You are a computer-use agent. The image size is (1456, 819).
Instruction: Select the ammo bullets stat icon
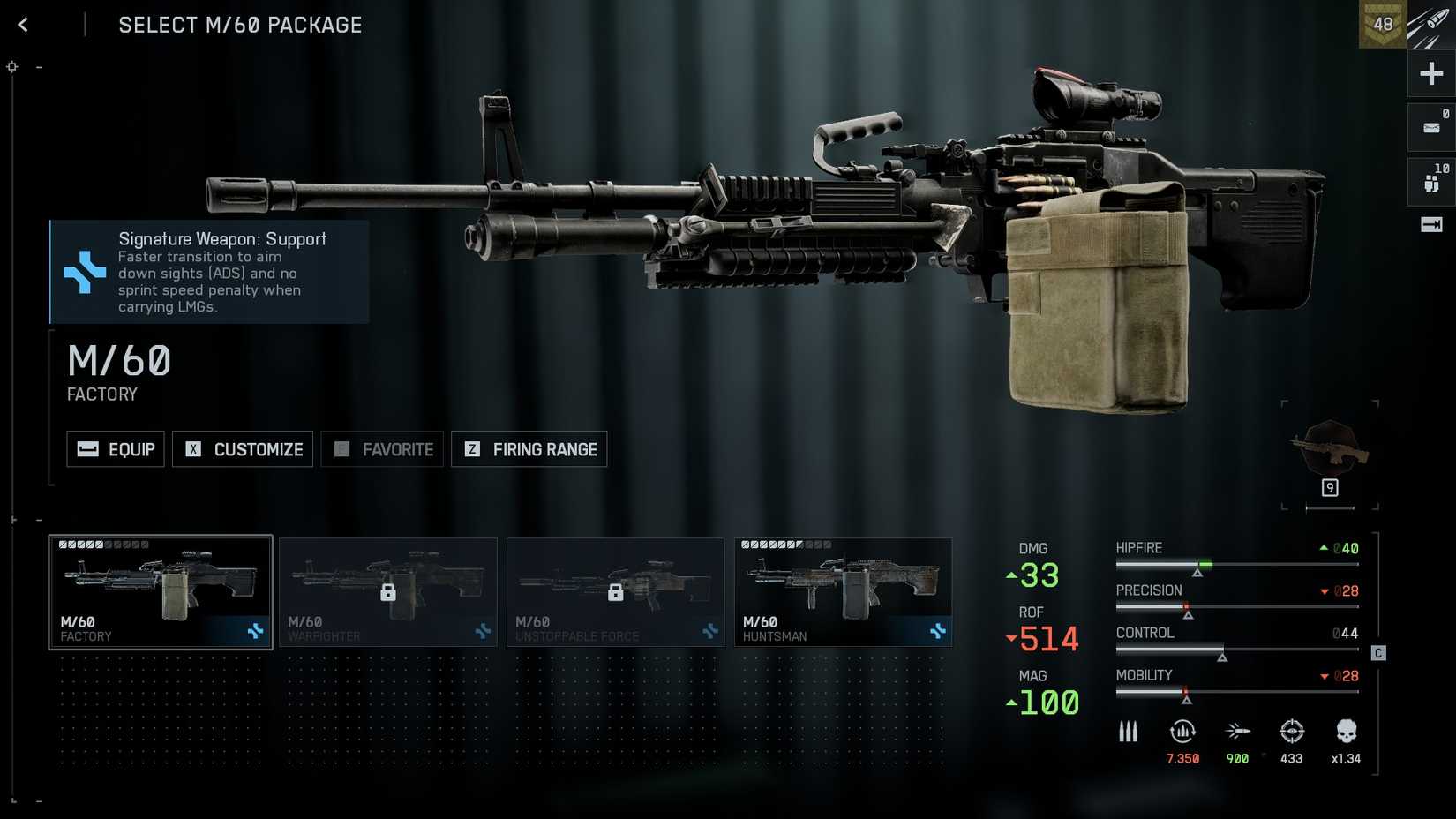[x=1128, y=732]
